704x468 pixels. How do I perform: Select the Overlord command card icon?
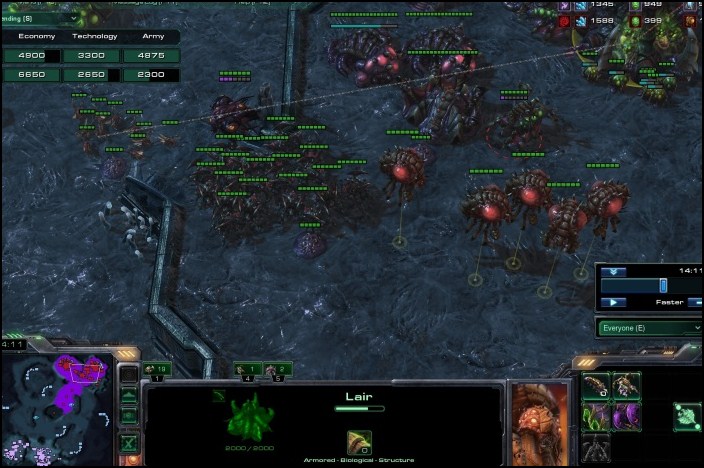(597, 385)
